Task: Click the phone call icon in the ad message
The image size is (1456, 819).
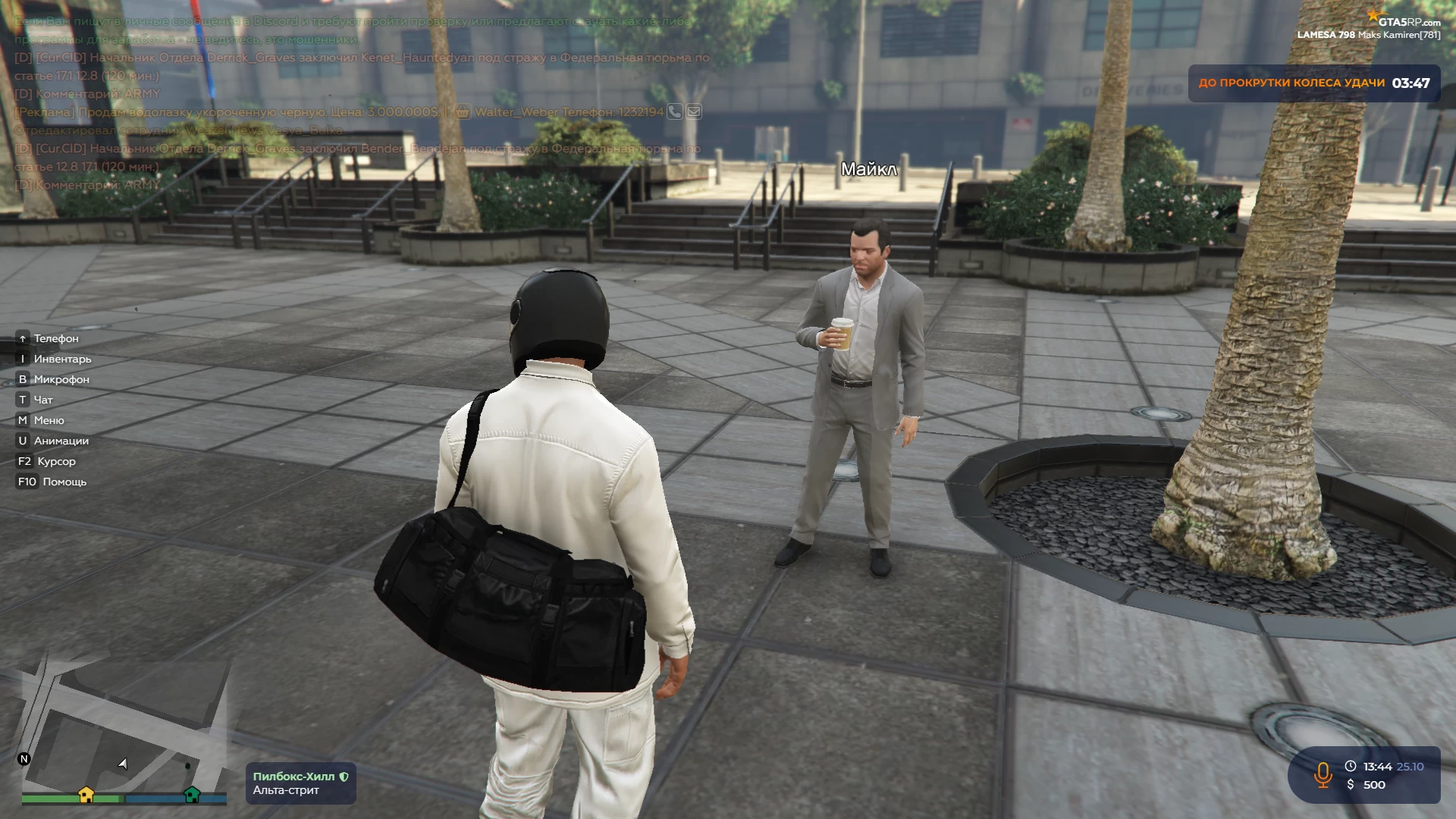Action: pyautogui.click(x=674, y=112)
